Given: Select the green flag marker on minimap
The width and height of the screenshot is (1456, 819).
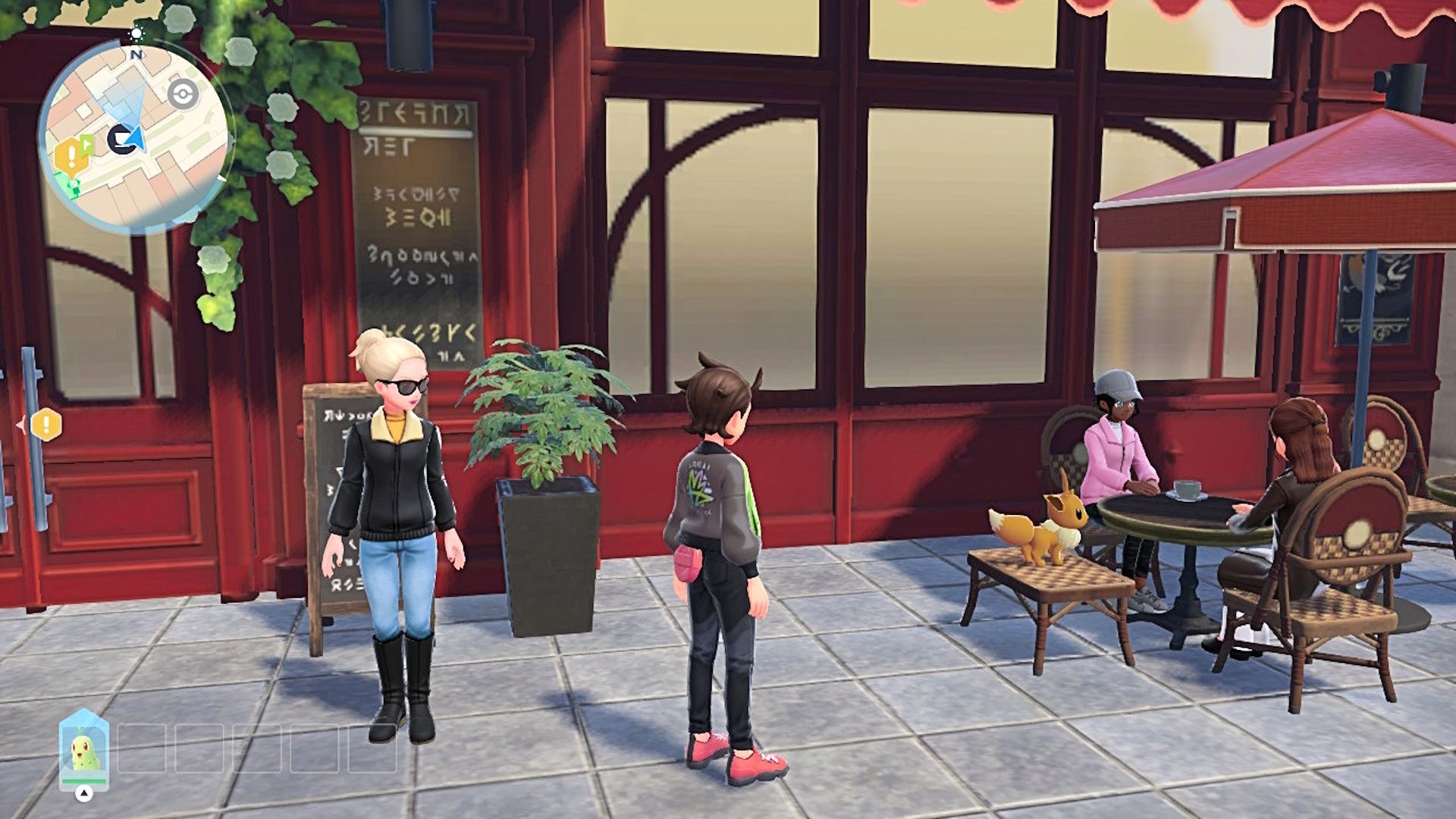Looking at the screenshot, I should click(86, 143).
